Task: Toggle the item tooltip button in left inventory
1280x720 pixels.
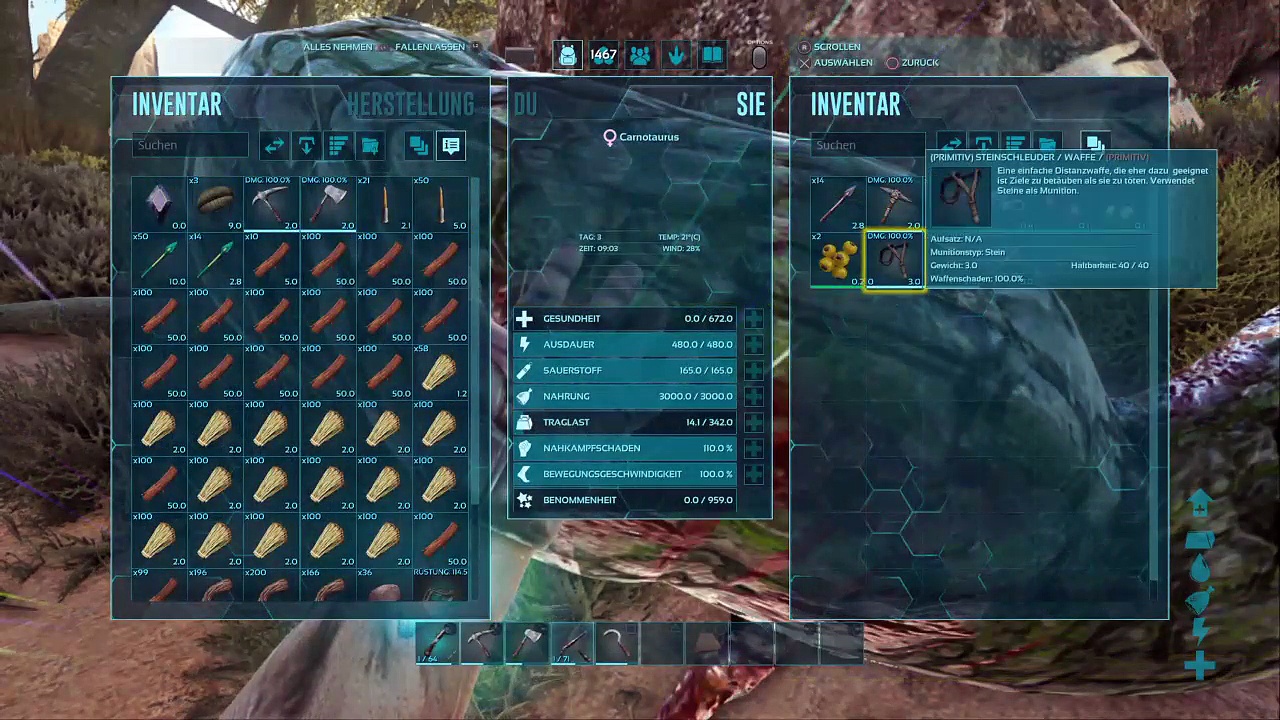Action: 451,146
